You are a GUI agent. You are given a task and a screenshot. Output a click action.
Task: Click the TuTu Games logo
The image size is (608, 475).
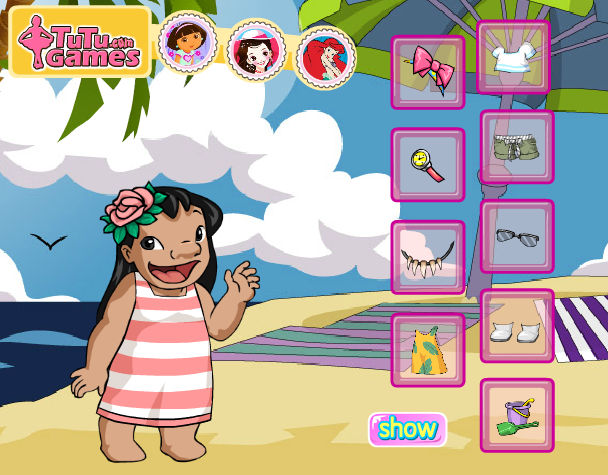pos(80,42)
